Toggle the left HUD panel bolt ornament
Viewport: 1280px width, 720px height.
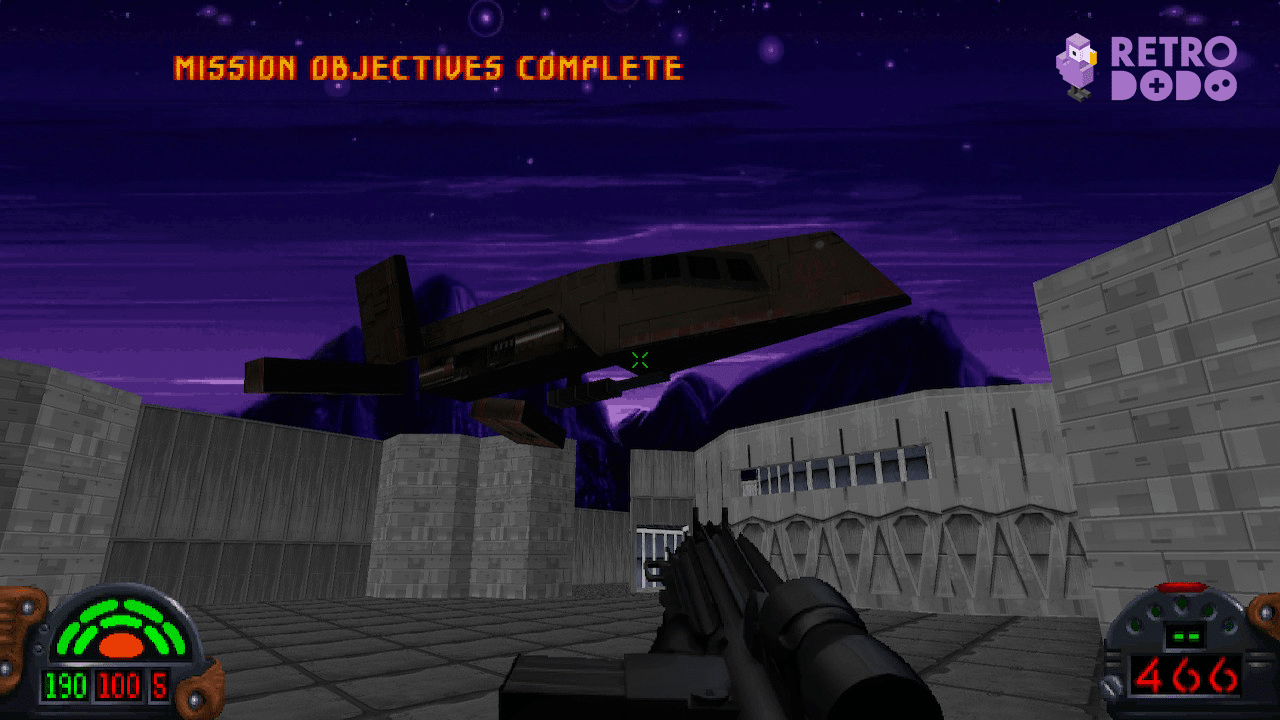point(28,606)
